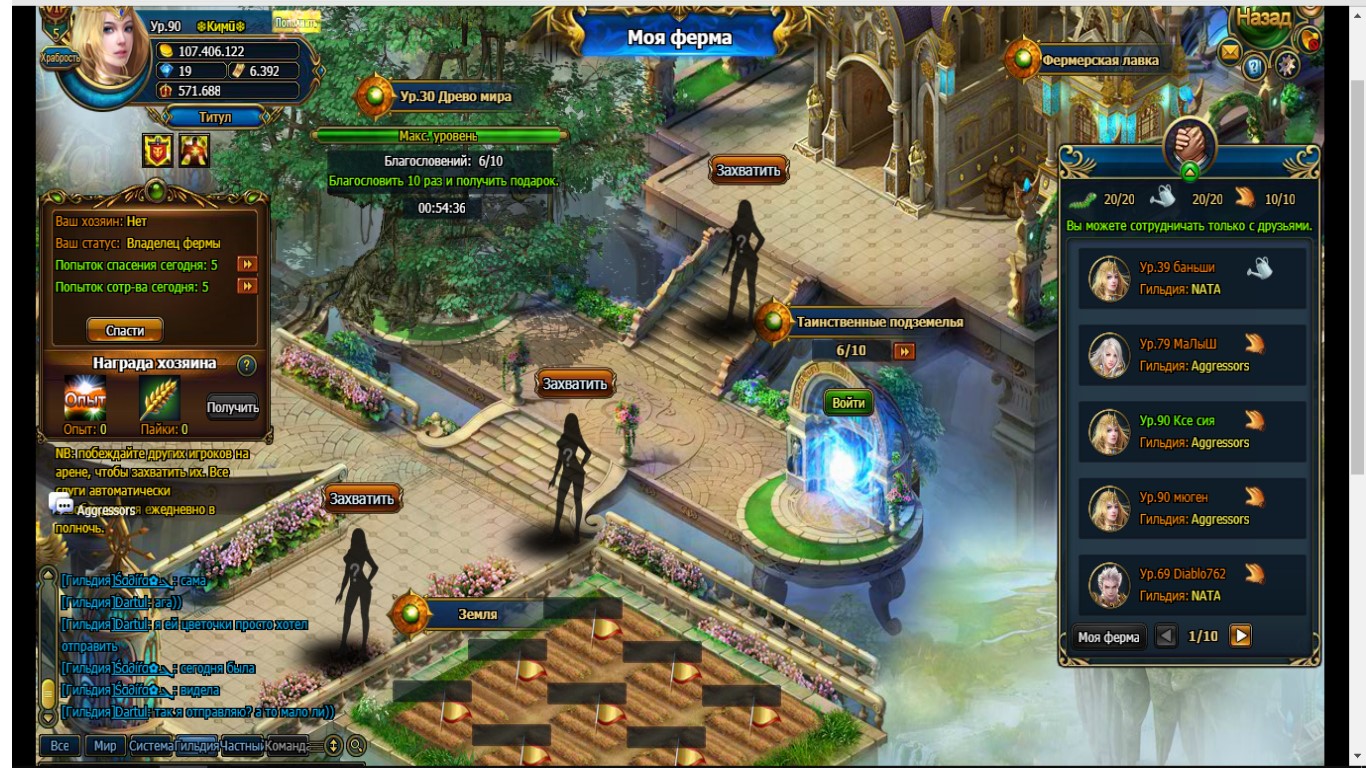Open the mail envelope icon
Image resolution: width=1366 pixels, height=768 pixels.
1229,51
